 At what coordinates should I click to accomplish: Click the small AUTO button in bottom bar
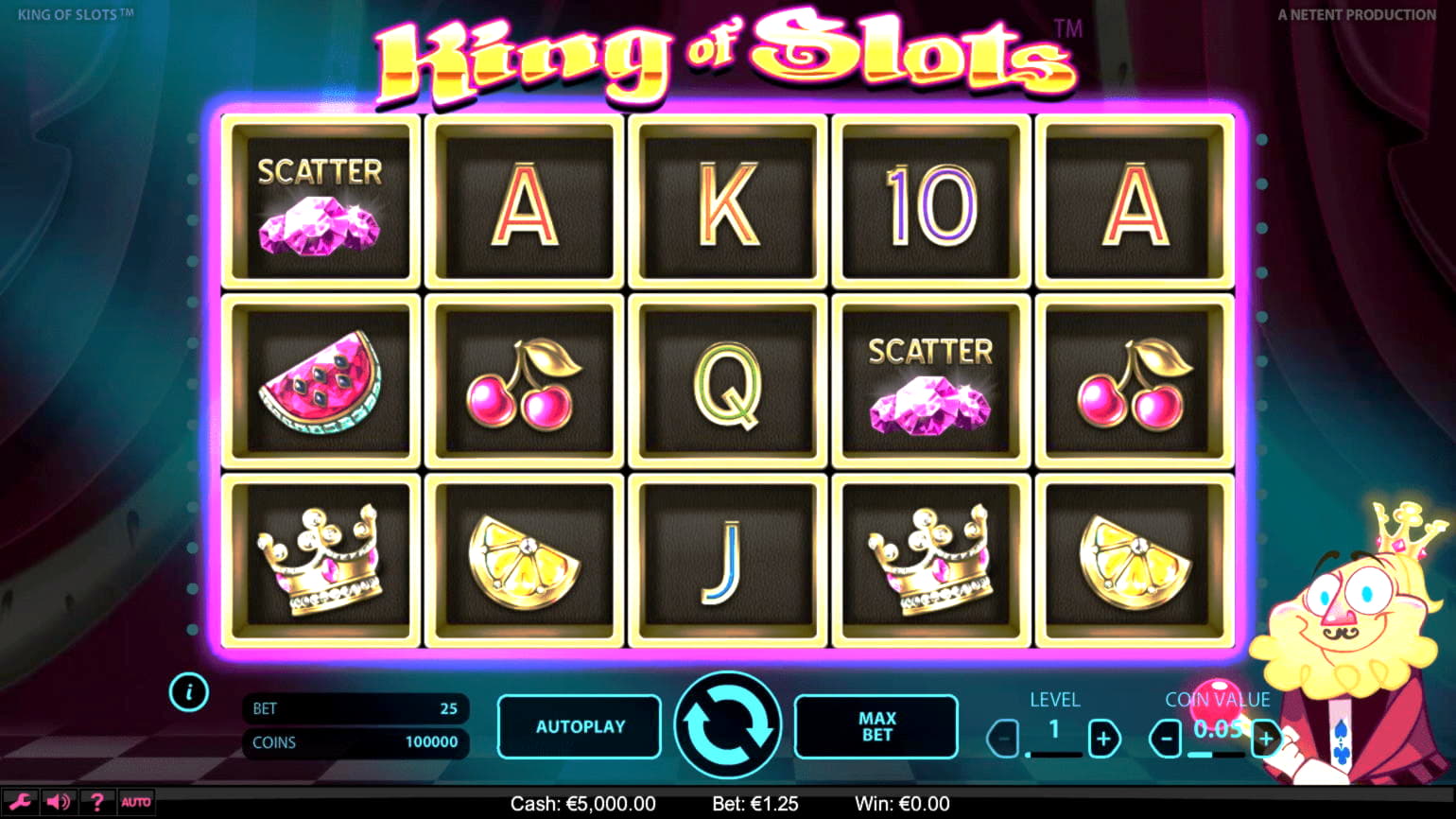pos(136,802)
